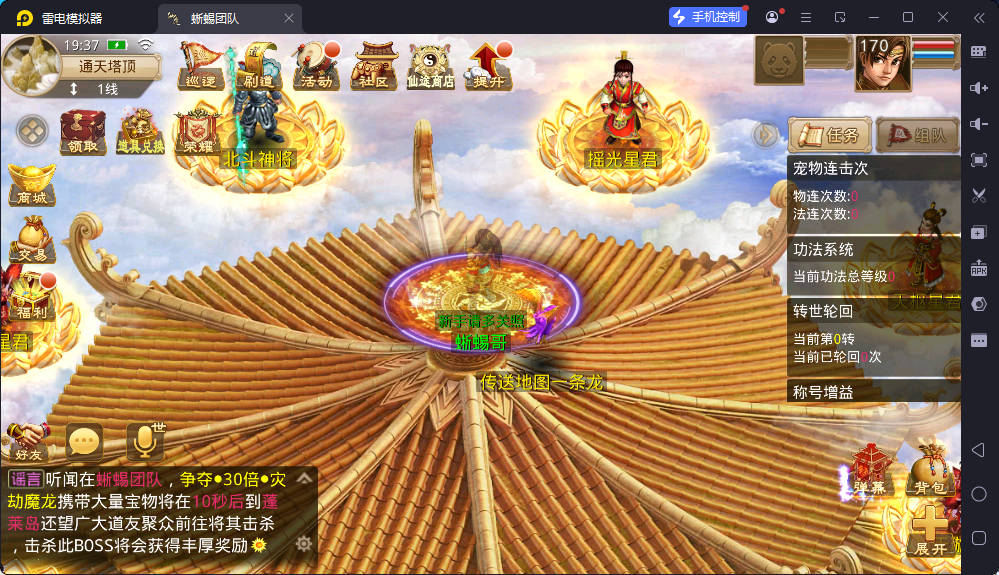Open the 社区 community icon
Screen dimensions: 999x575
pyautogui.click(x=376, y=66)
